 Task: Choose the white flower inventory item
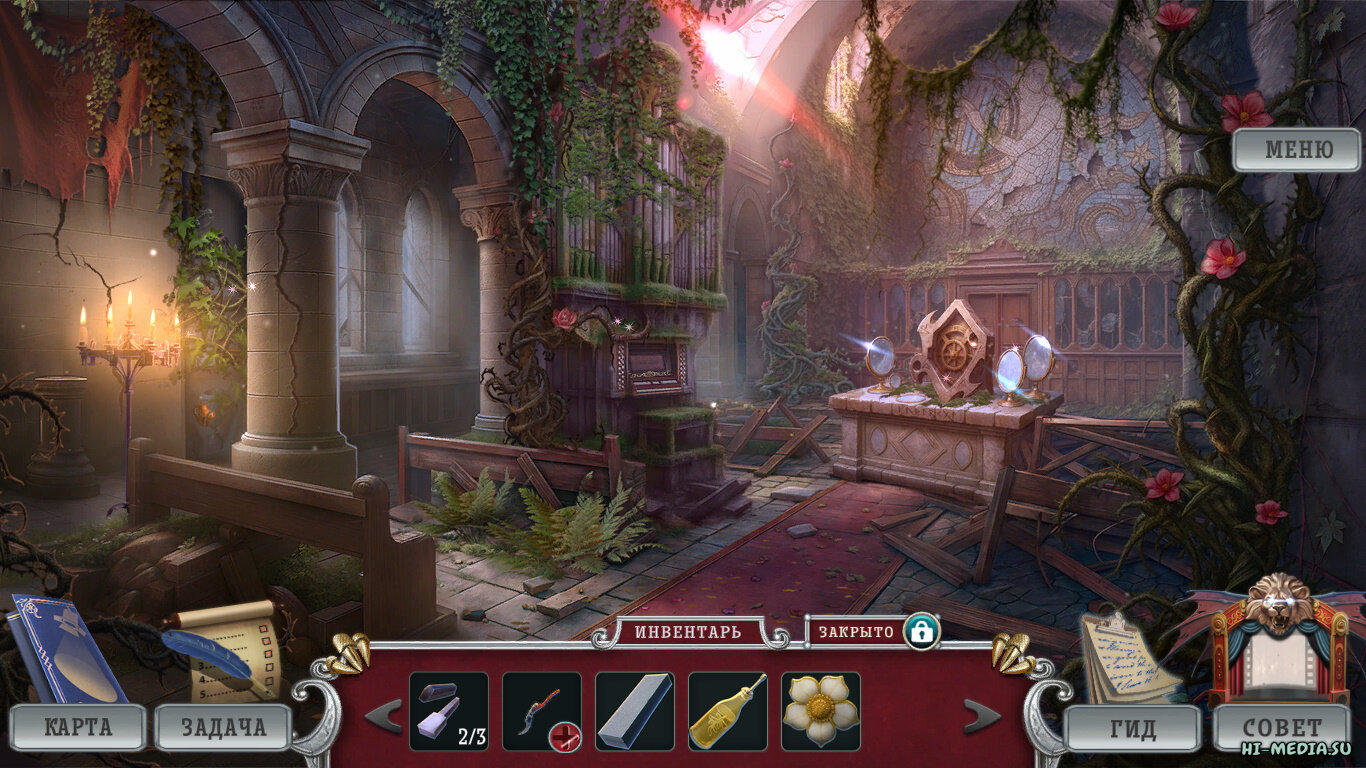pyautogui.click(x=820, y=711)
